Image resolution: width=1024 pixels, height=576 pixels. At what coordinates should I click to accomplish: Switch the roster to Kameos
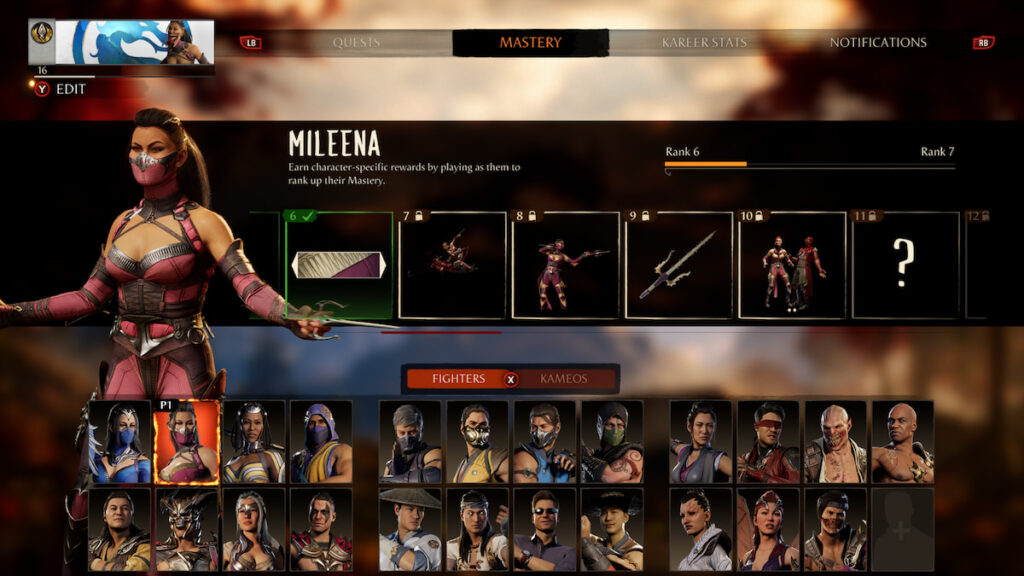coord(564,379)
